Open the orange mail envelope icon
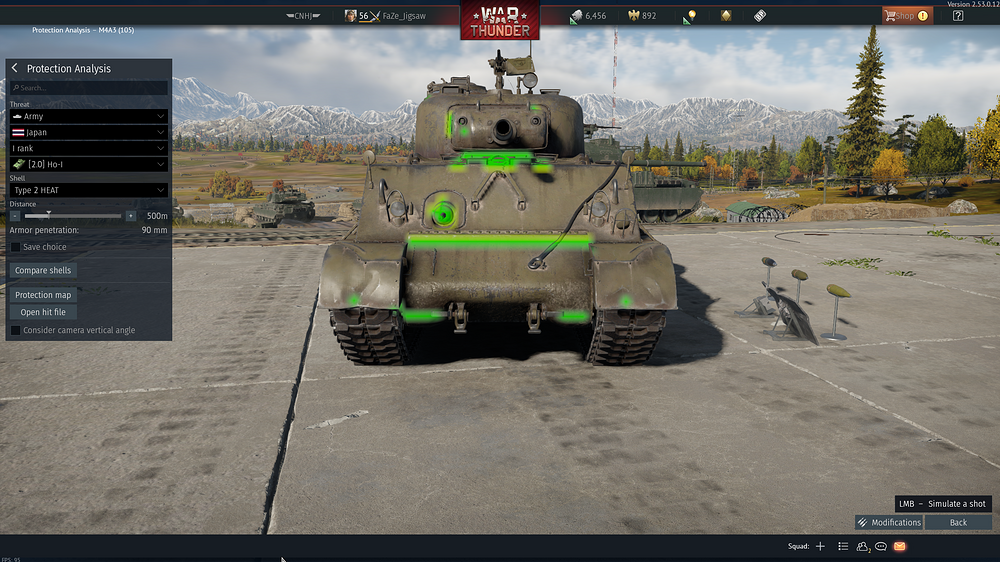 click(900, 546)
